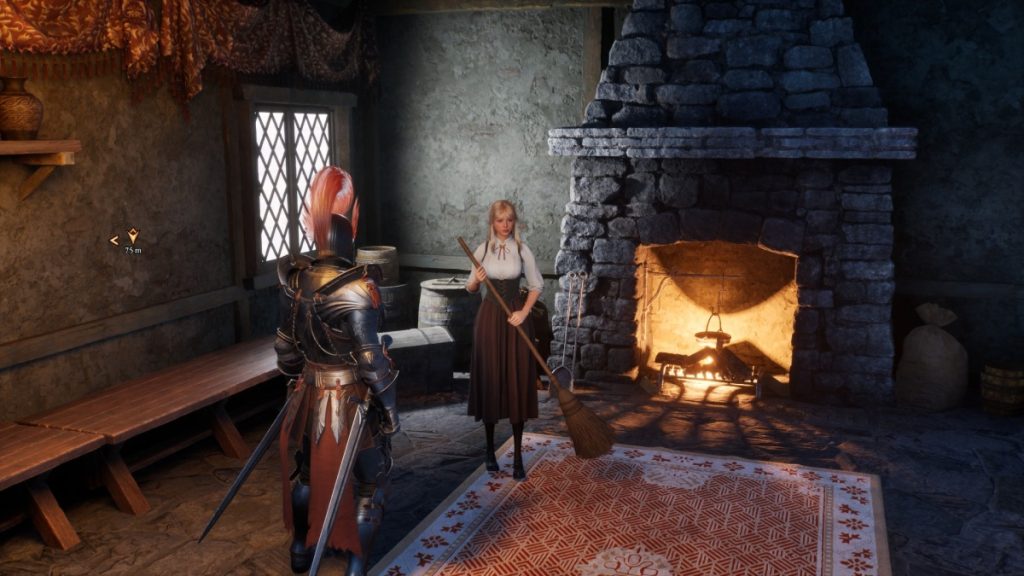The image size is (1024, 576).
Task: Click the quest waypoint marker showing 75 m
Action: click(131, 238)
